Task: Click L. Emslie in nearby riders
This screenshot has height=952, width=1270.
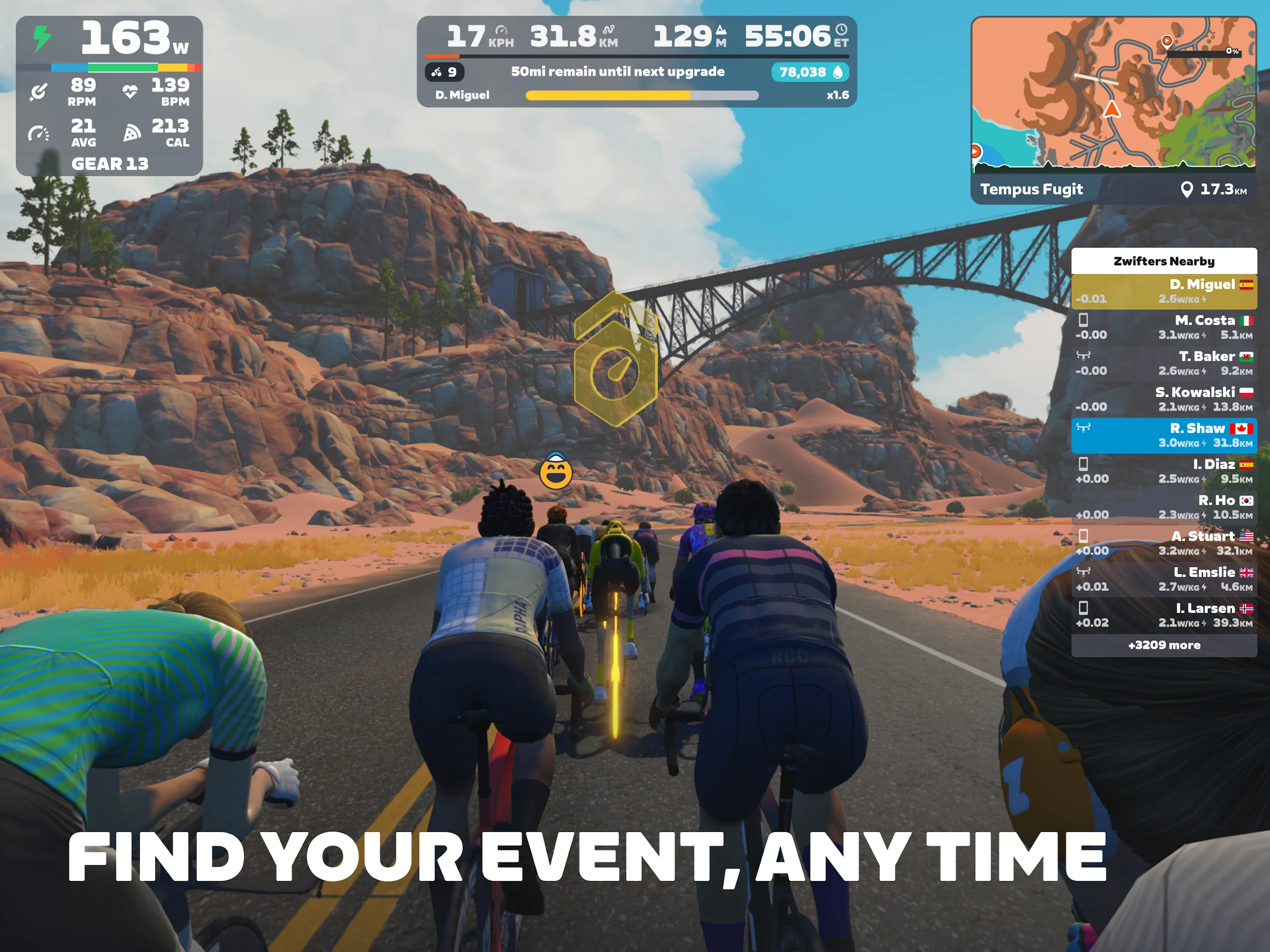Action: click(x=1163, y=579)
